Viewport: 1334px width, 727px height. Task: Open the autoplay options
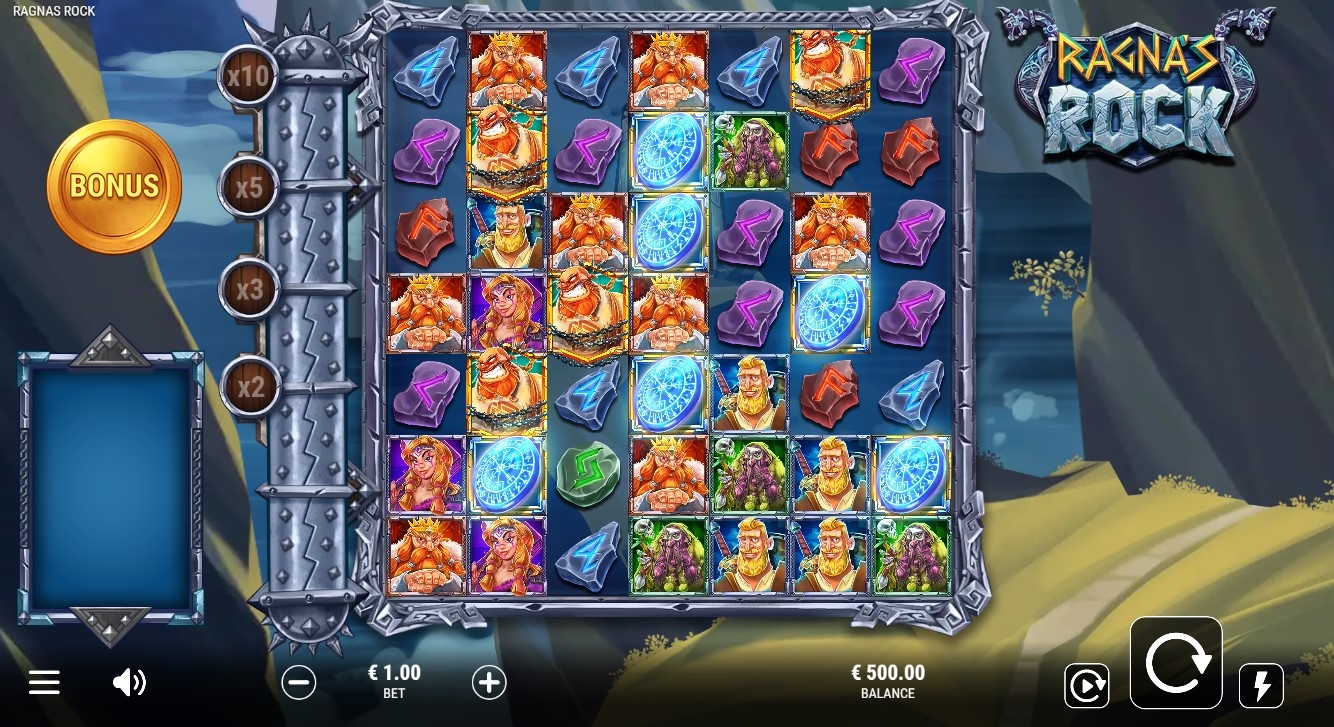(x=1086, y=685)
